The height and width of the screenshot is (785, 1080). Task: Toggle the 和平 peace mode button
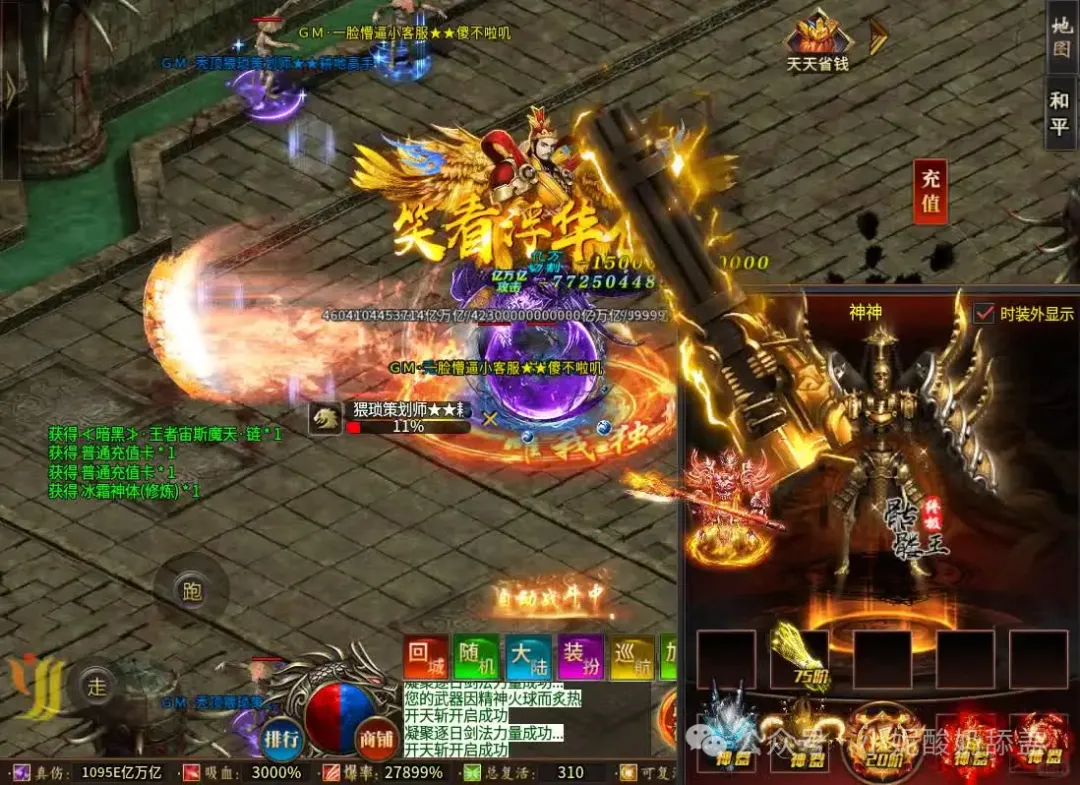coord(1059,113)
